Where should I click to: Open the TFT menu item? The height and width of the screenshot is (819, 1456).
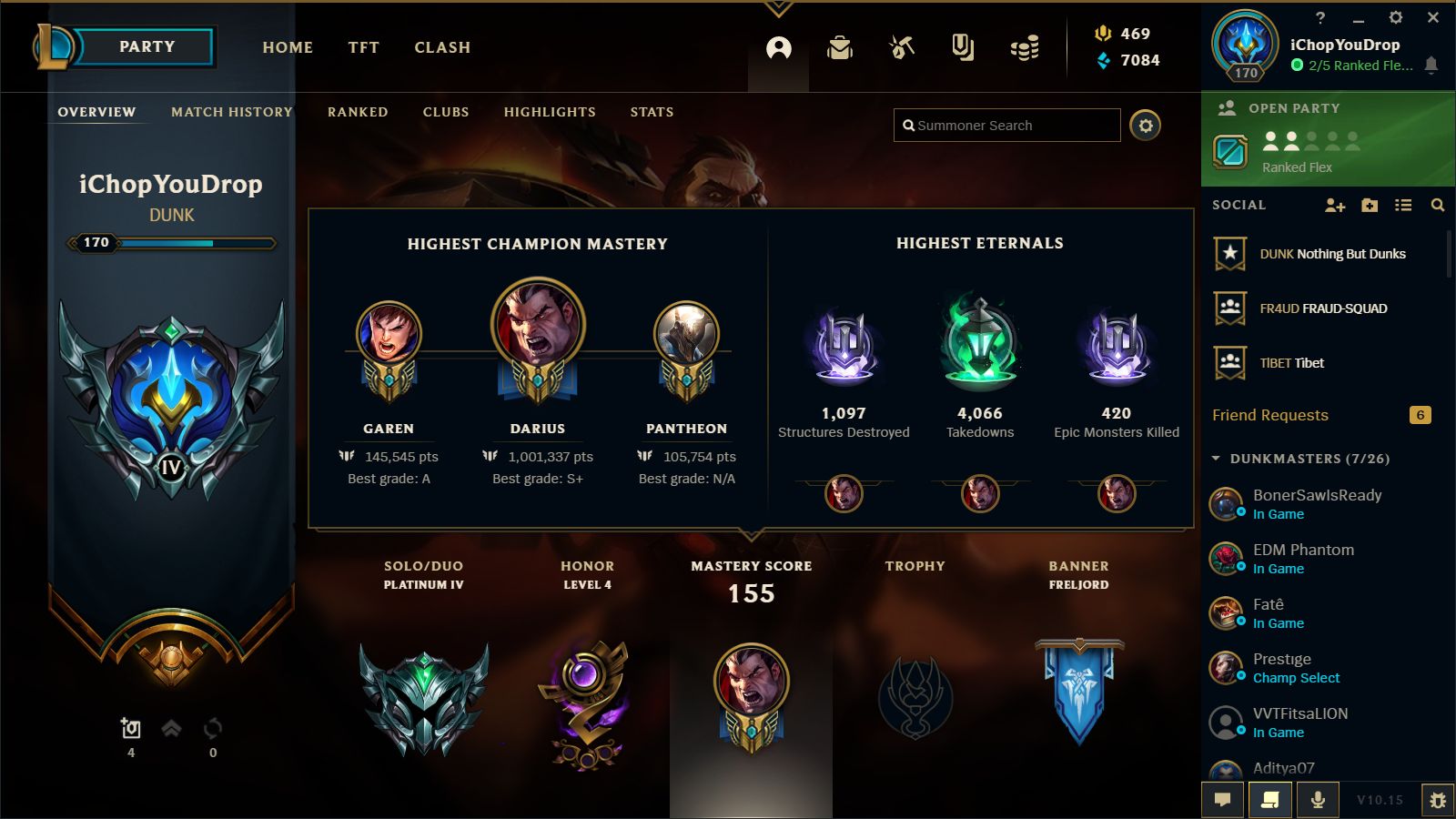pyautogui.click(x=363, y=47)
